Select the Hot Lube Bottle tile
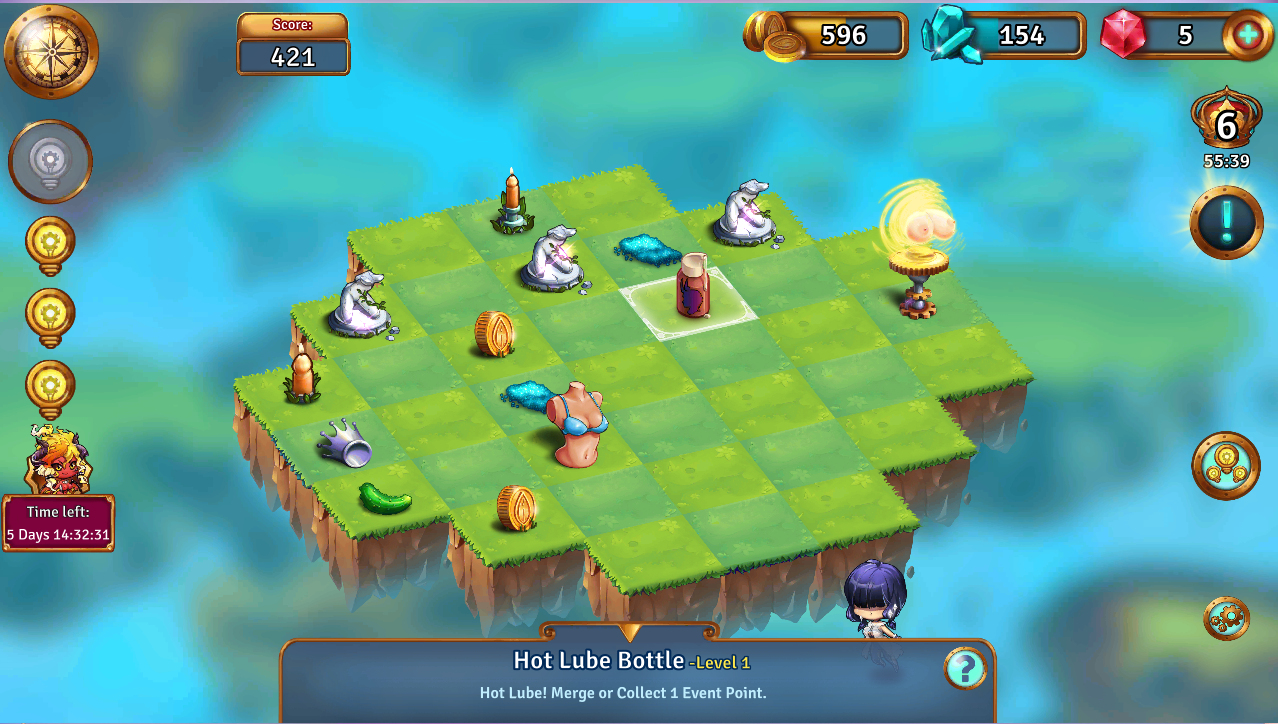1278x724 pixels. [691, 289]
